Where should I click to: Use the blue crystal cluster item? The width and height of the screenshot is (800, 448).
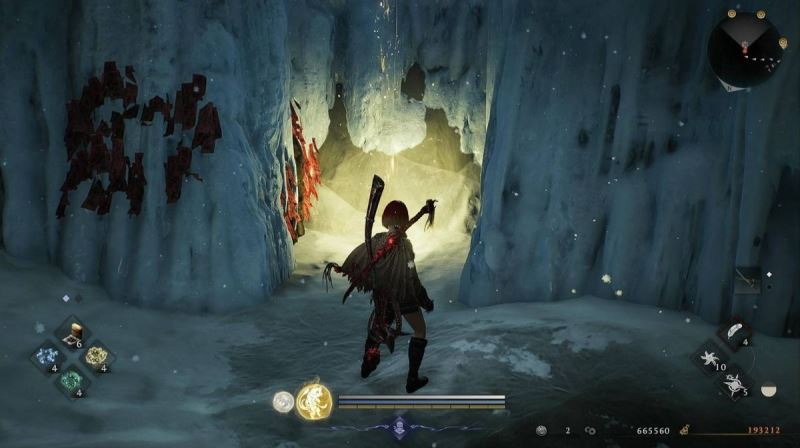(x=47, y=357)
